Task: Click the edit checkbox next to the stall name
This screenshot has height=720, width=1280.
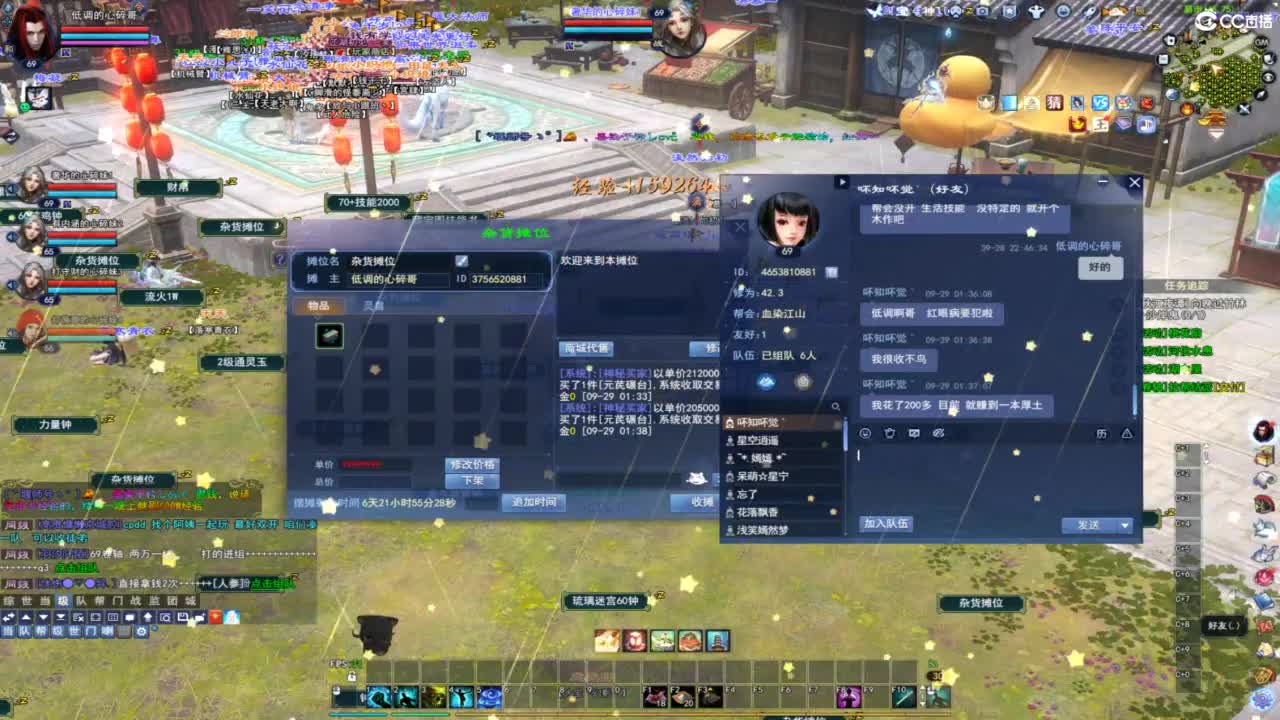Action: click(x=461, y=259)
